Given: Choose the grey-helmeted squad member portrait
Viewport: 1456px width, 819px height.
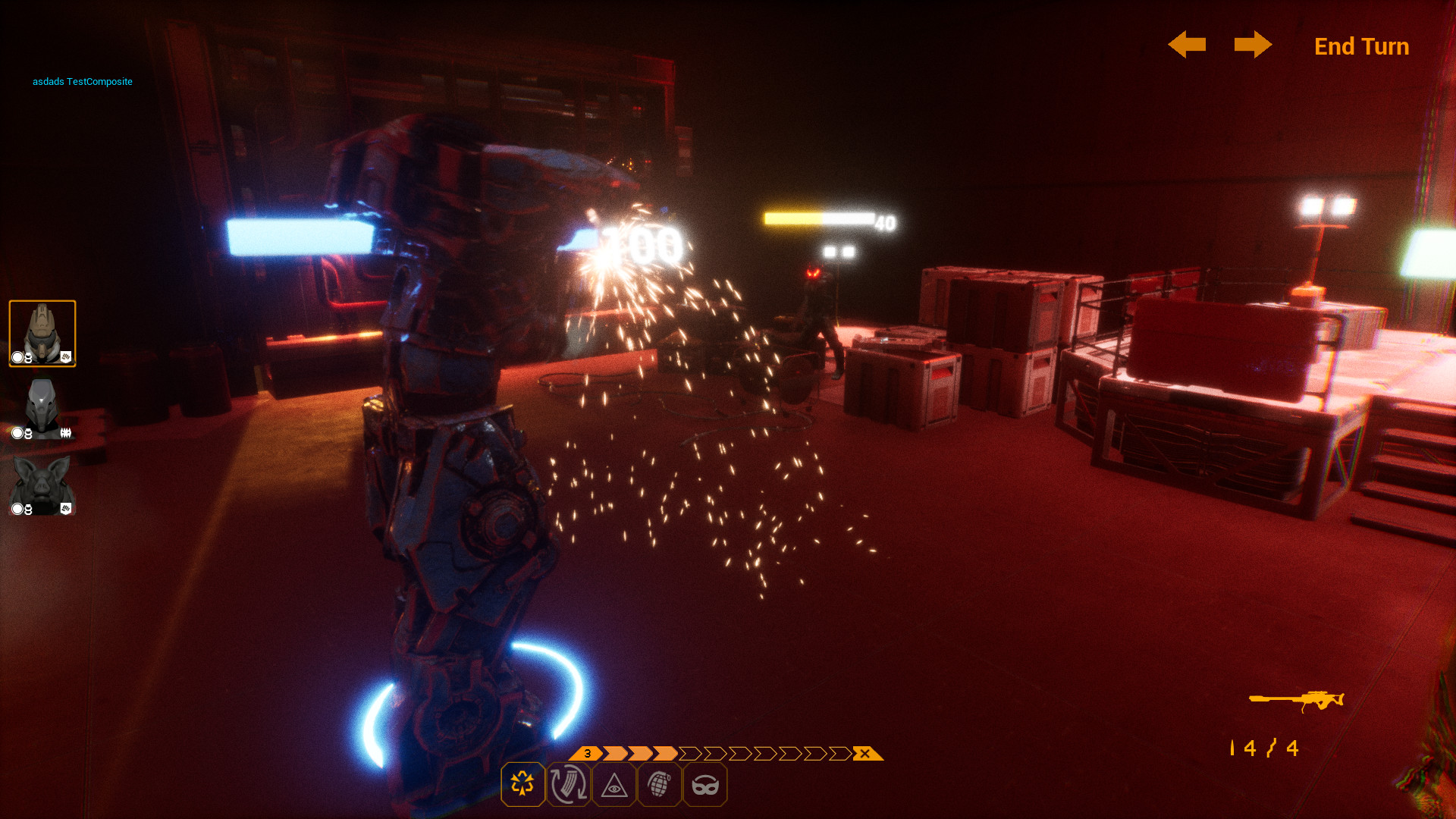Looking at the screenshot, I should click(42, 409).
